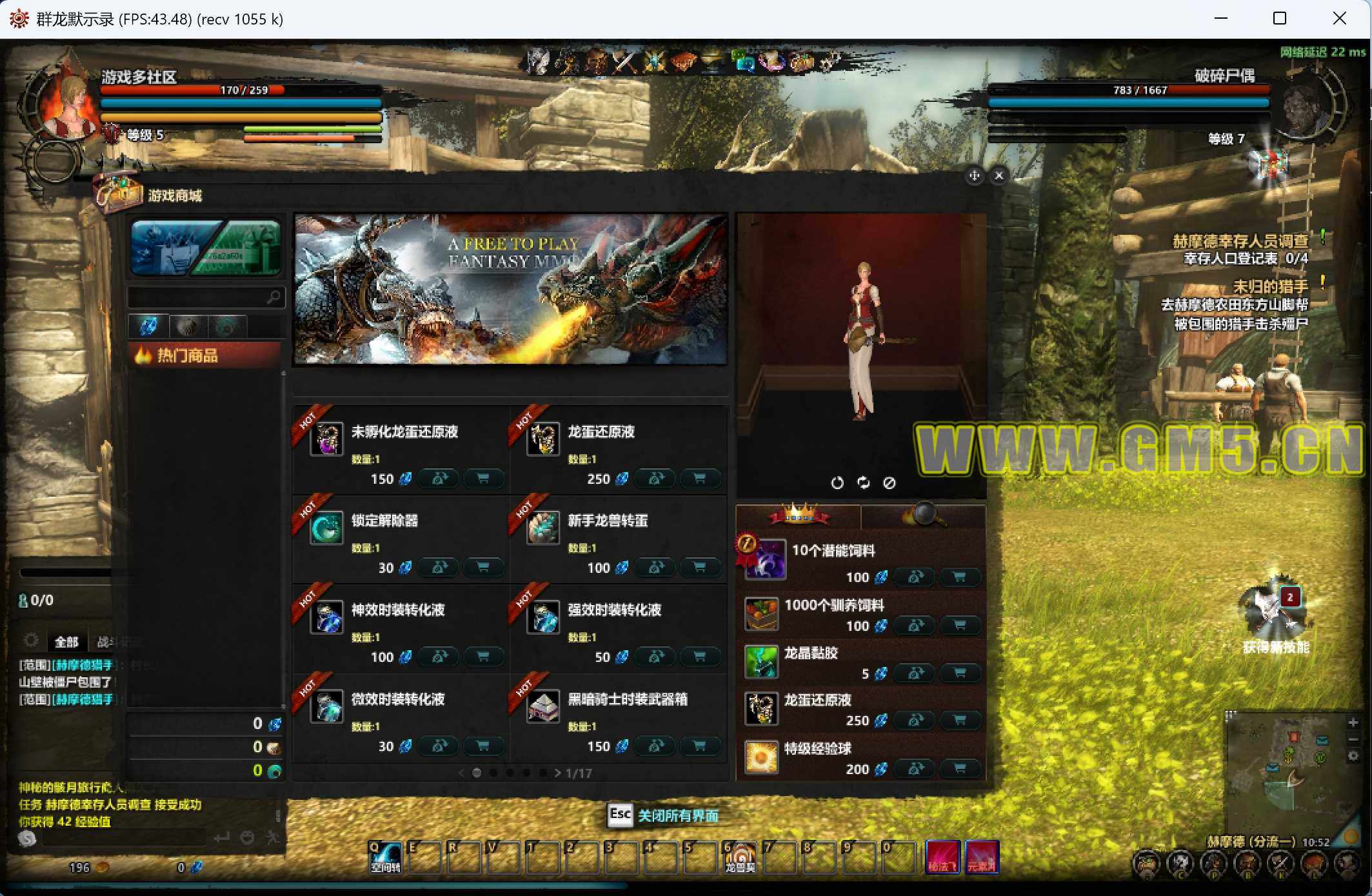Image resolution: width=1372 pixels, height=896 pixels.
Task: Add 未孵化龙蛋还原液 to the cart
Action: [482, 479]
